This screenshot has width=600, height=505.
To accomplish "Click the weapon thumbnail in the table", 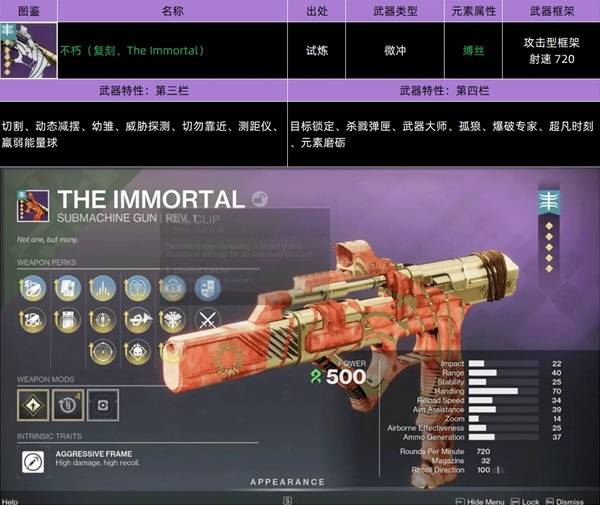I will point(28,49).
